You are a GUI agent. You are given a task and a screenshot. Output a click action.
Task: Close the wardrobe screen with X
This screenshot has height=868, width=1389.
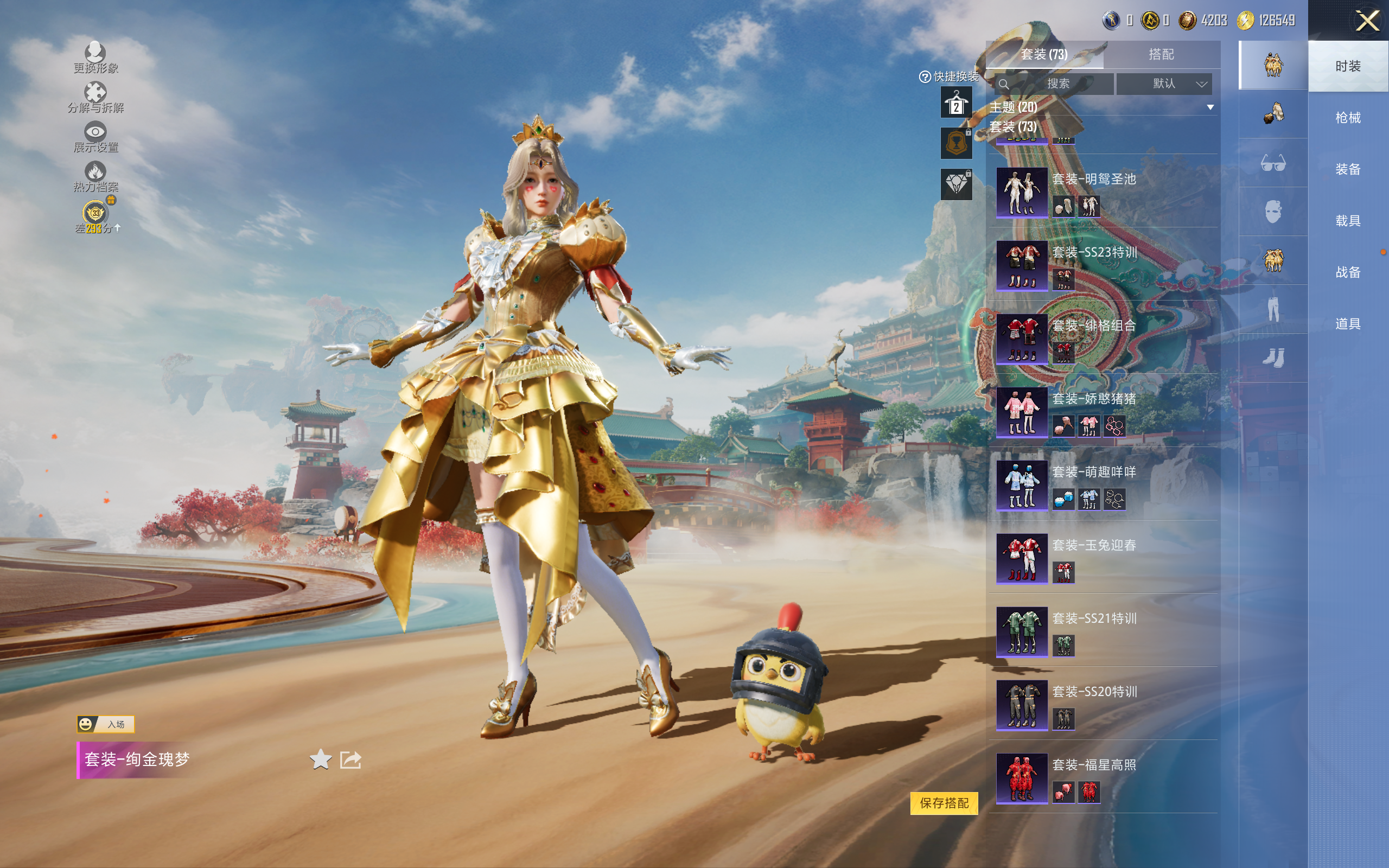(x=1367, y=22)
